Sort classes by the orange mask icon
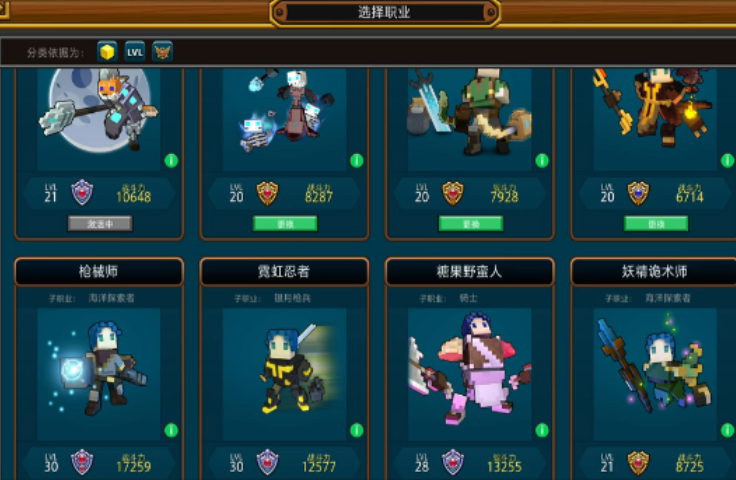Viewport: 736px width, 480px height. 163,51
